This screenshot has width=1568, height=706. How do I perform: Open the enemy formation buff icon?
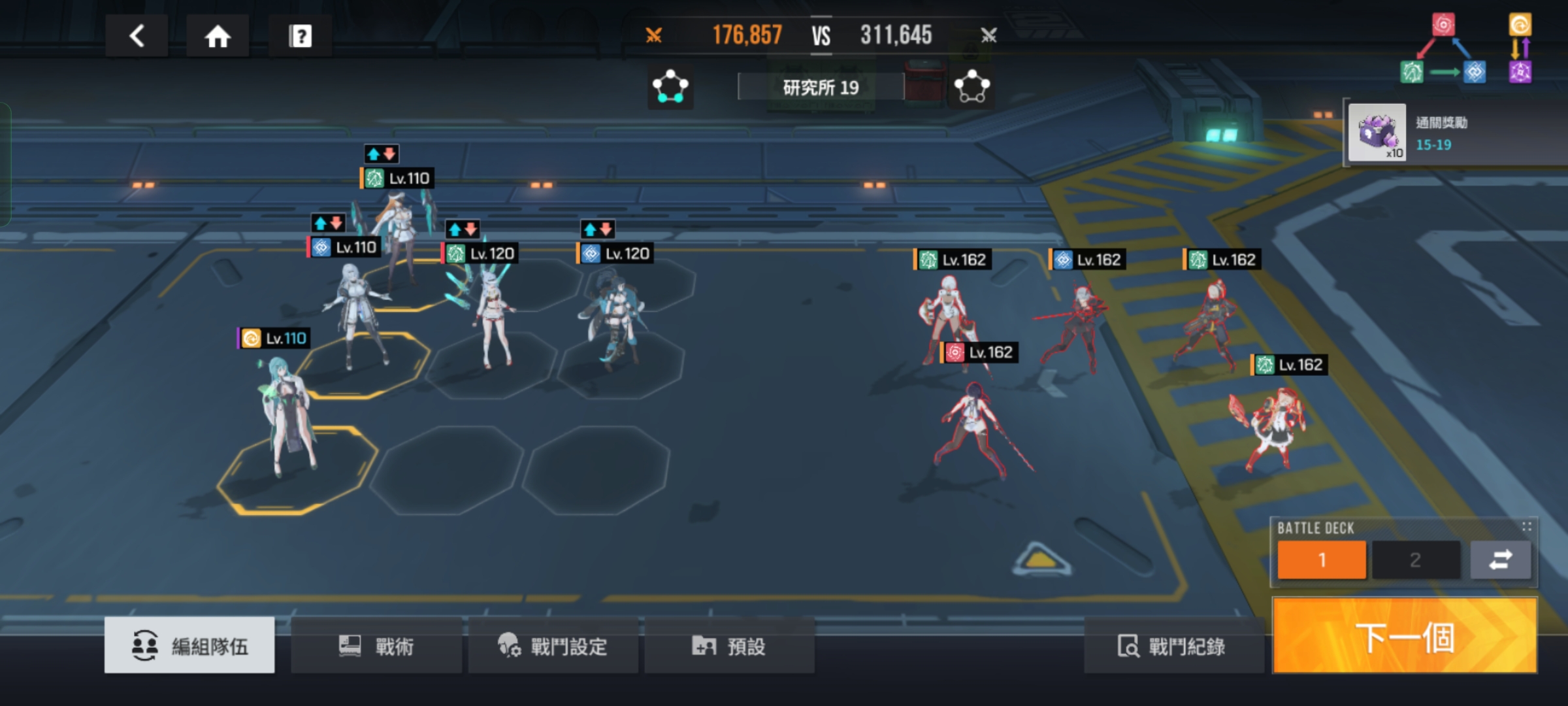[972, 87]
